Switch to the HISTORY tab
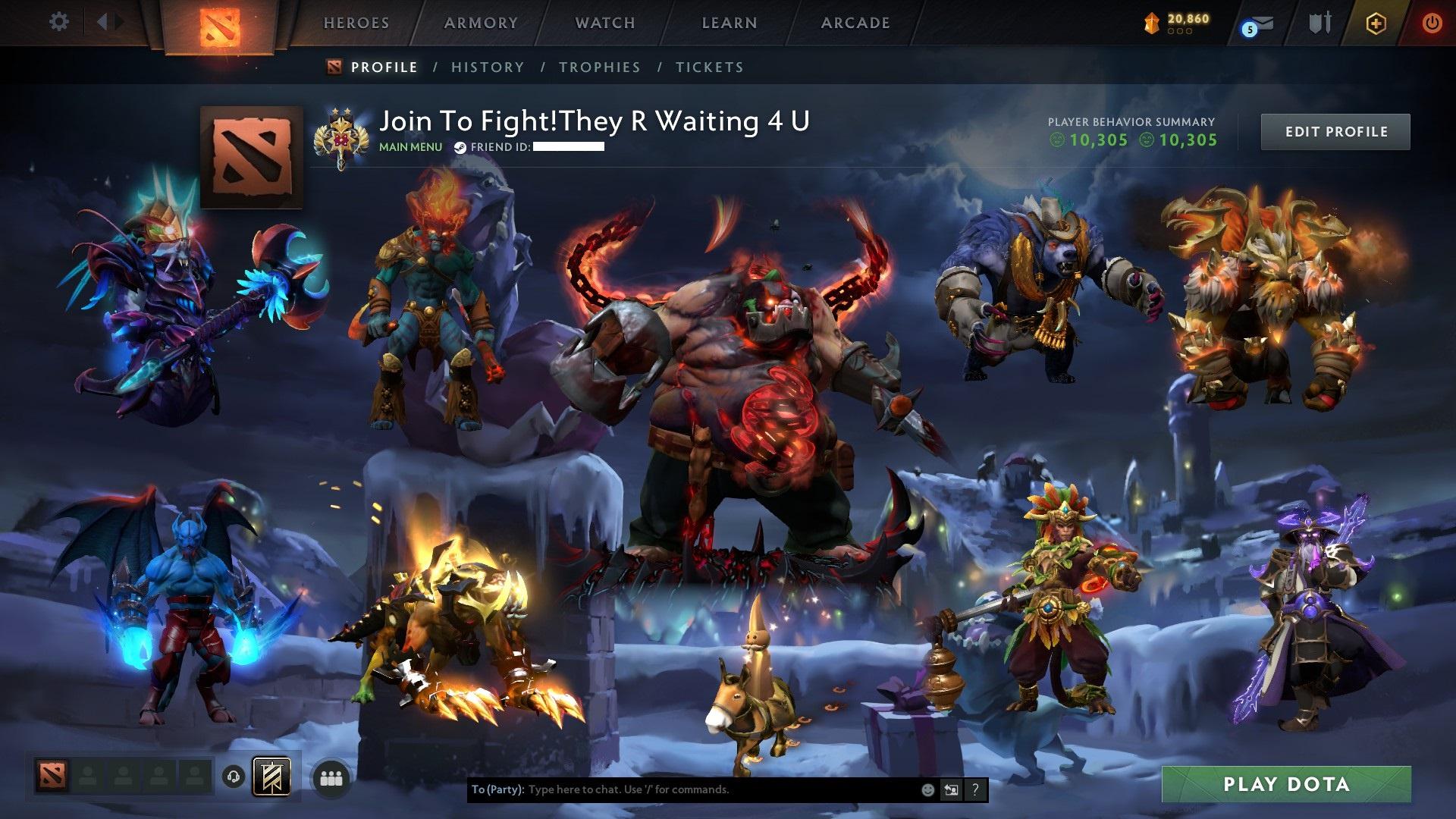This screenshot has height=819, width=1456. [x=487, y=67]
